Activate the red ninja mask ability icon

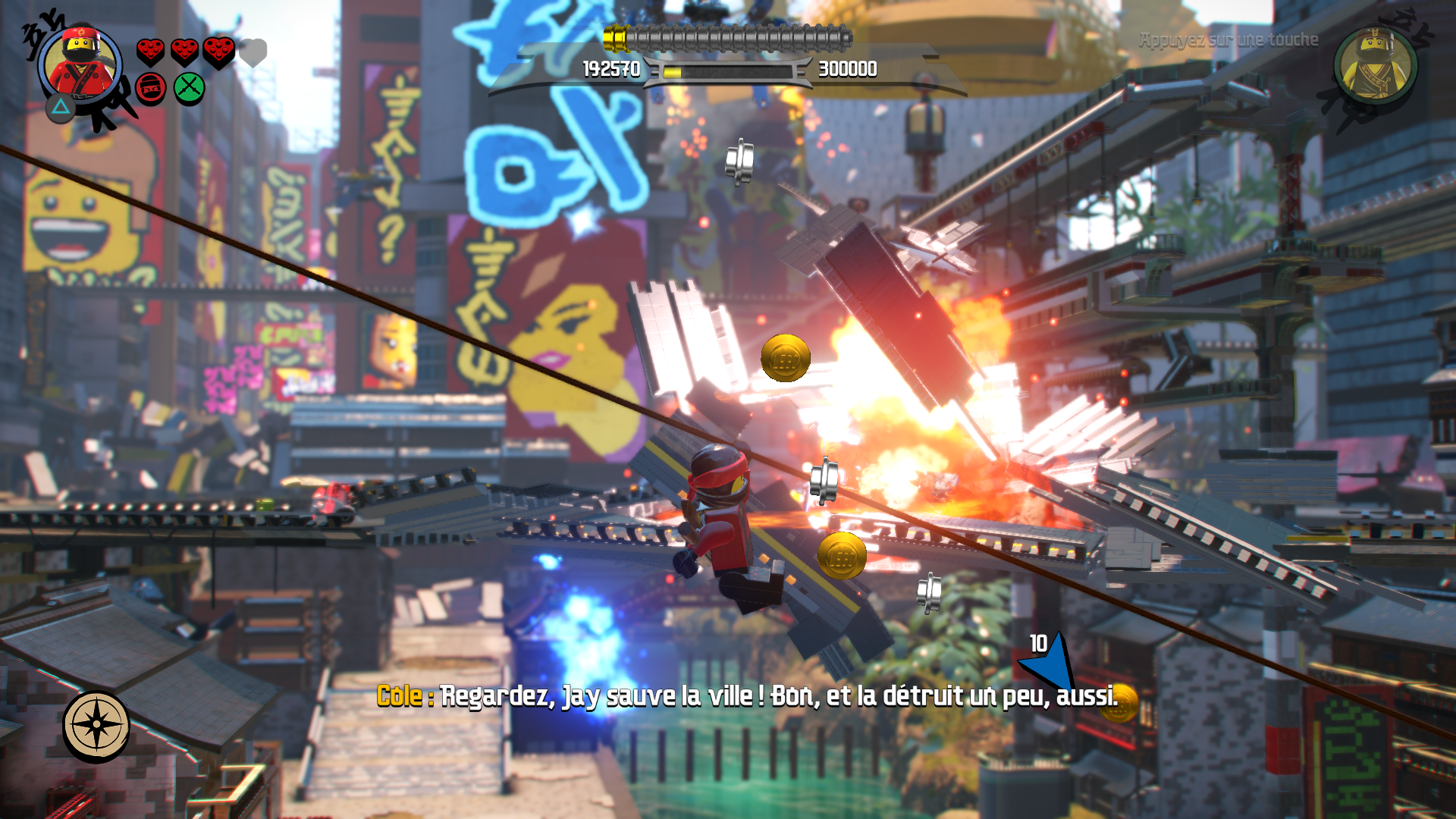(151, 89)
